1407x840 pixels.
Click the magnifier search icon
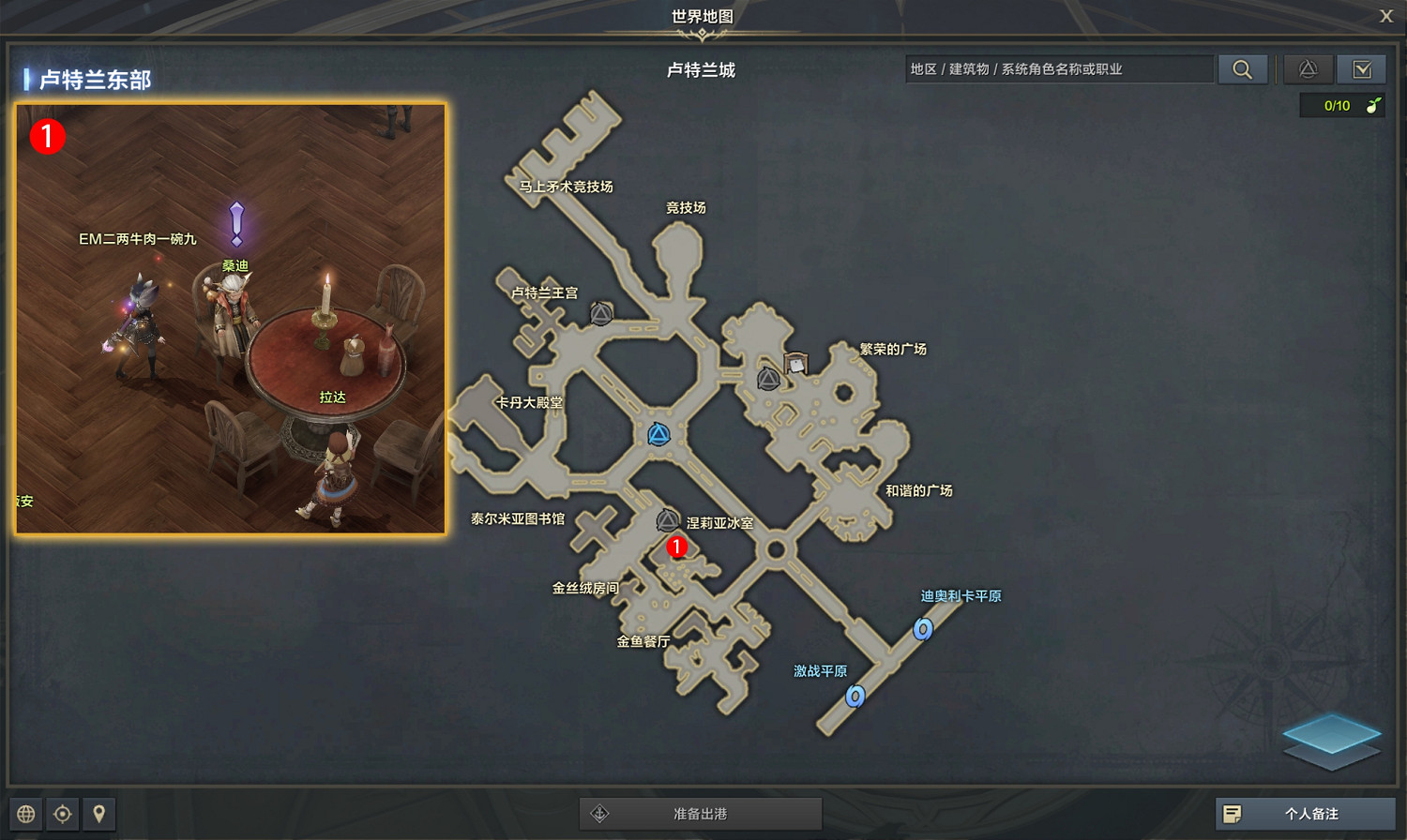(x=1243, y=68)
